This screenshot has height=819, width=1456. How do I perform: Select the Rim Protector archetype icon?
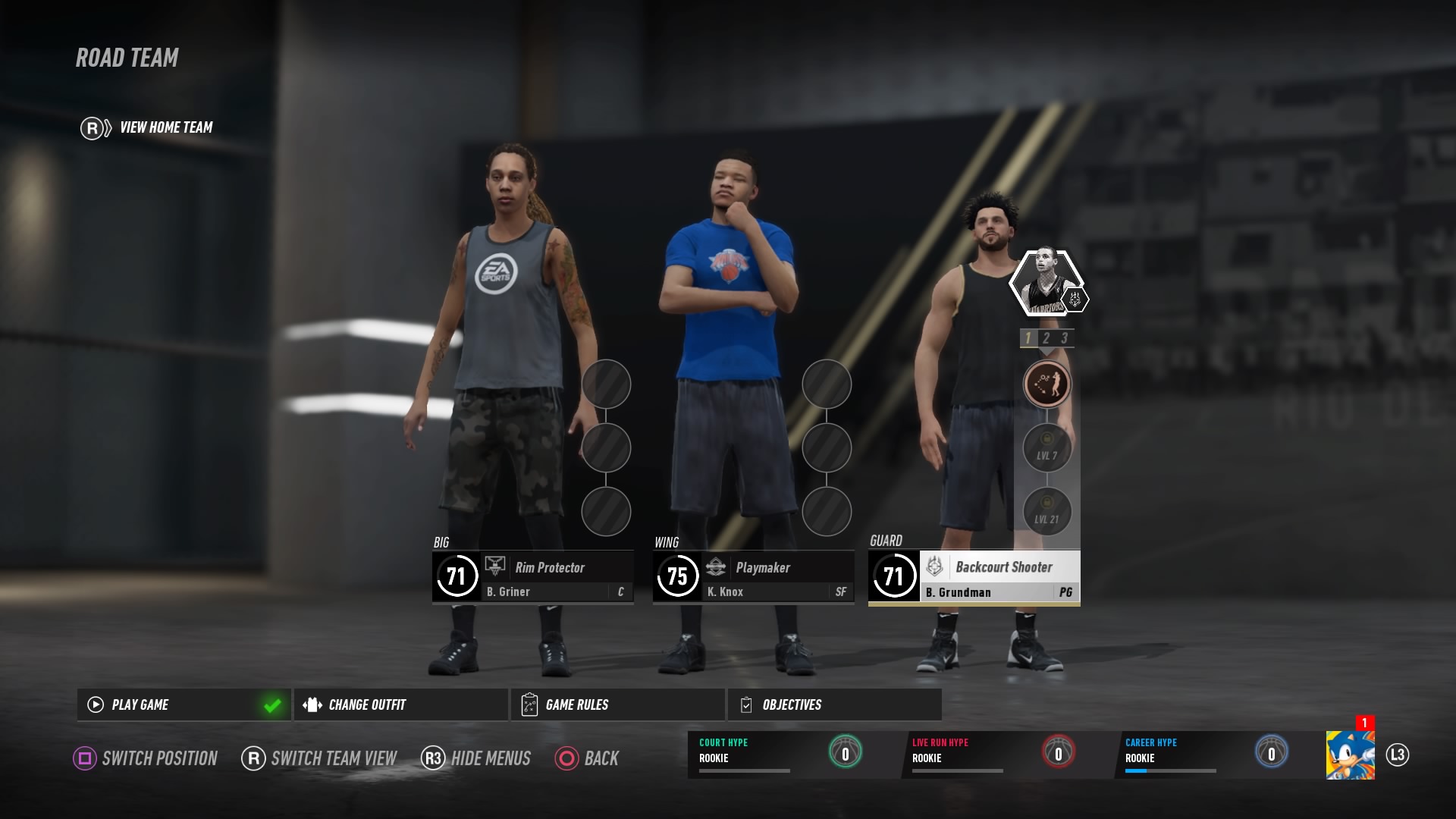[497, 567]
